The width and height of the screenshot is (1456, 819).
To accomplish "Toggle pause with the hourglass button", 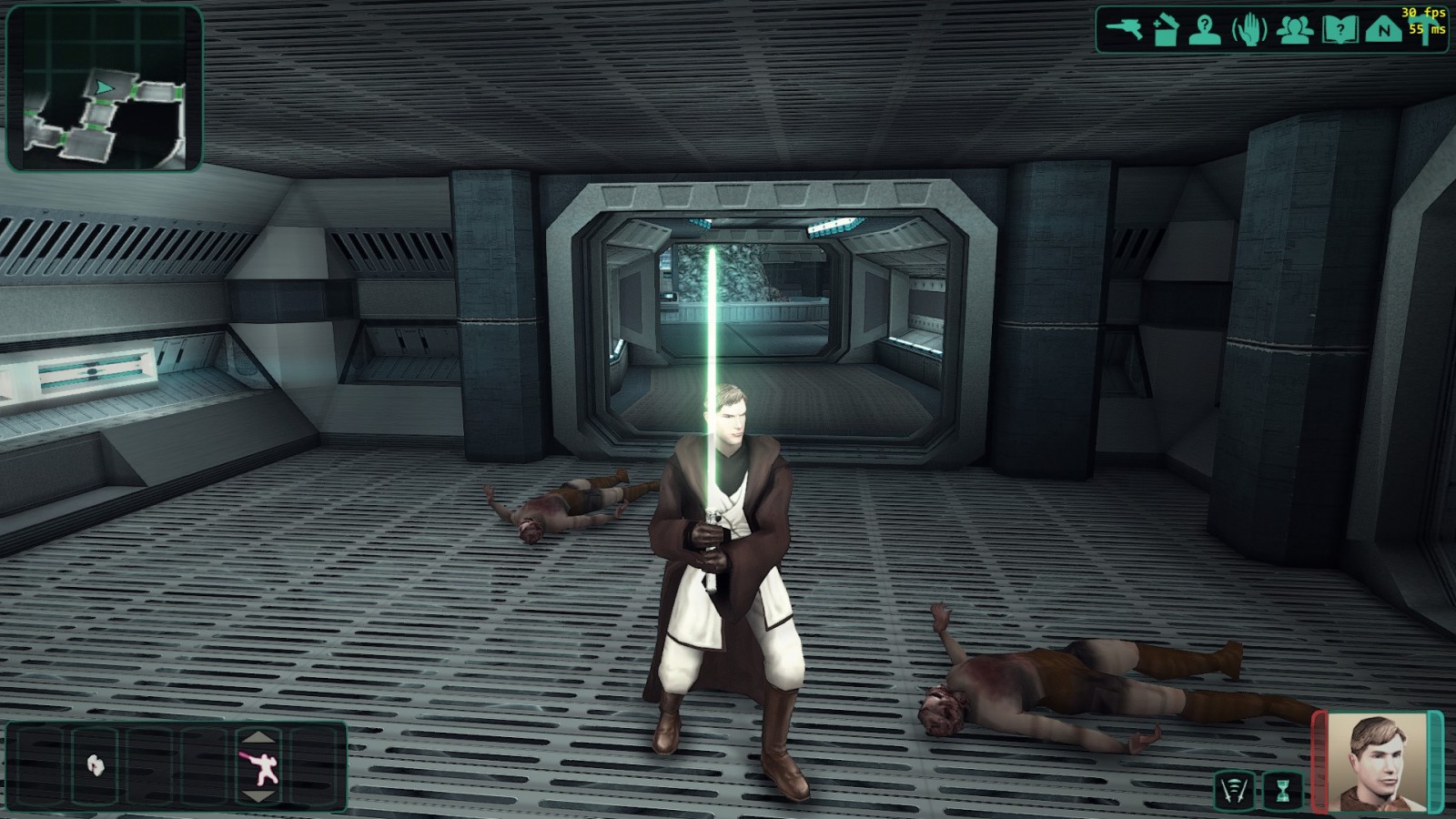I will (1283, 790).
